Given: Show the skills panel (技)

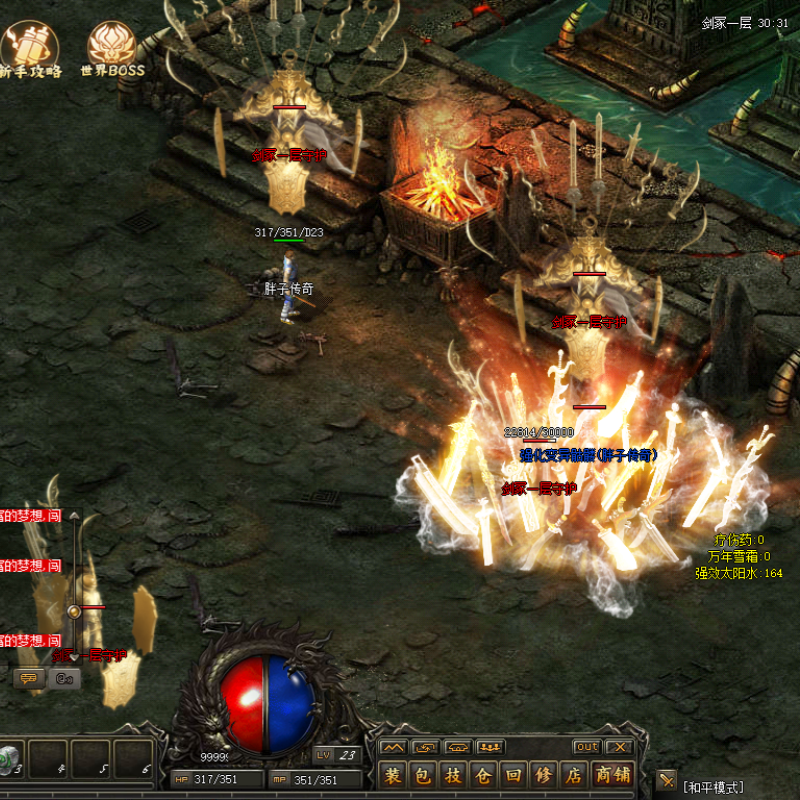Looking at the screenshot, I should (454, 775).
